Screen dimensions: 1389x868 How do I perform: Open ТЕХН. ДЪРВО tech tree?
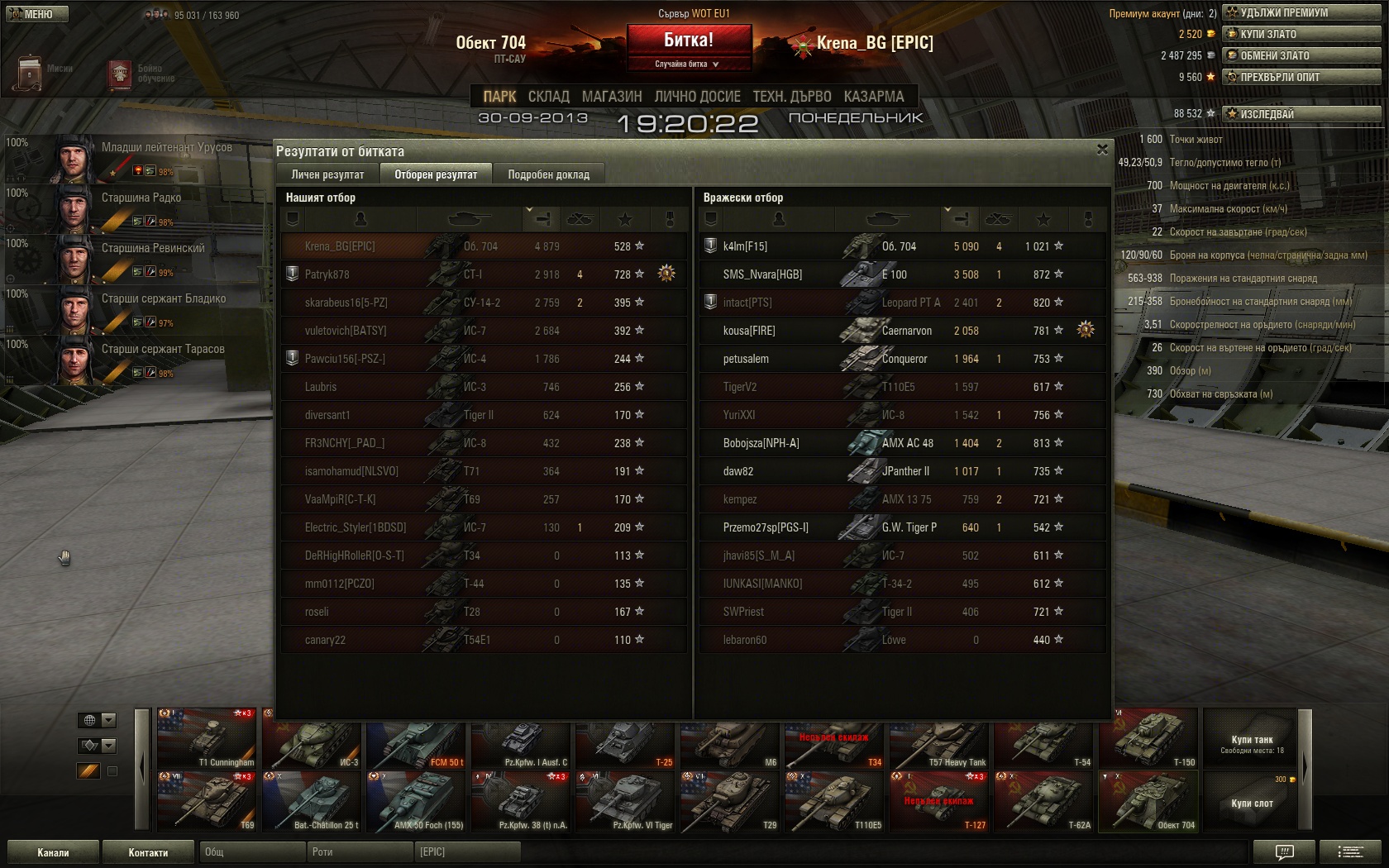(791, 97)
